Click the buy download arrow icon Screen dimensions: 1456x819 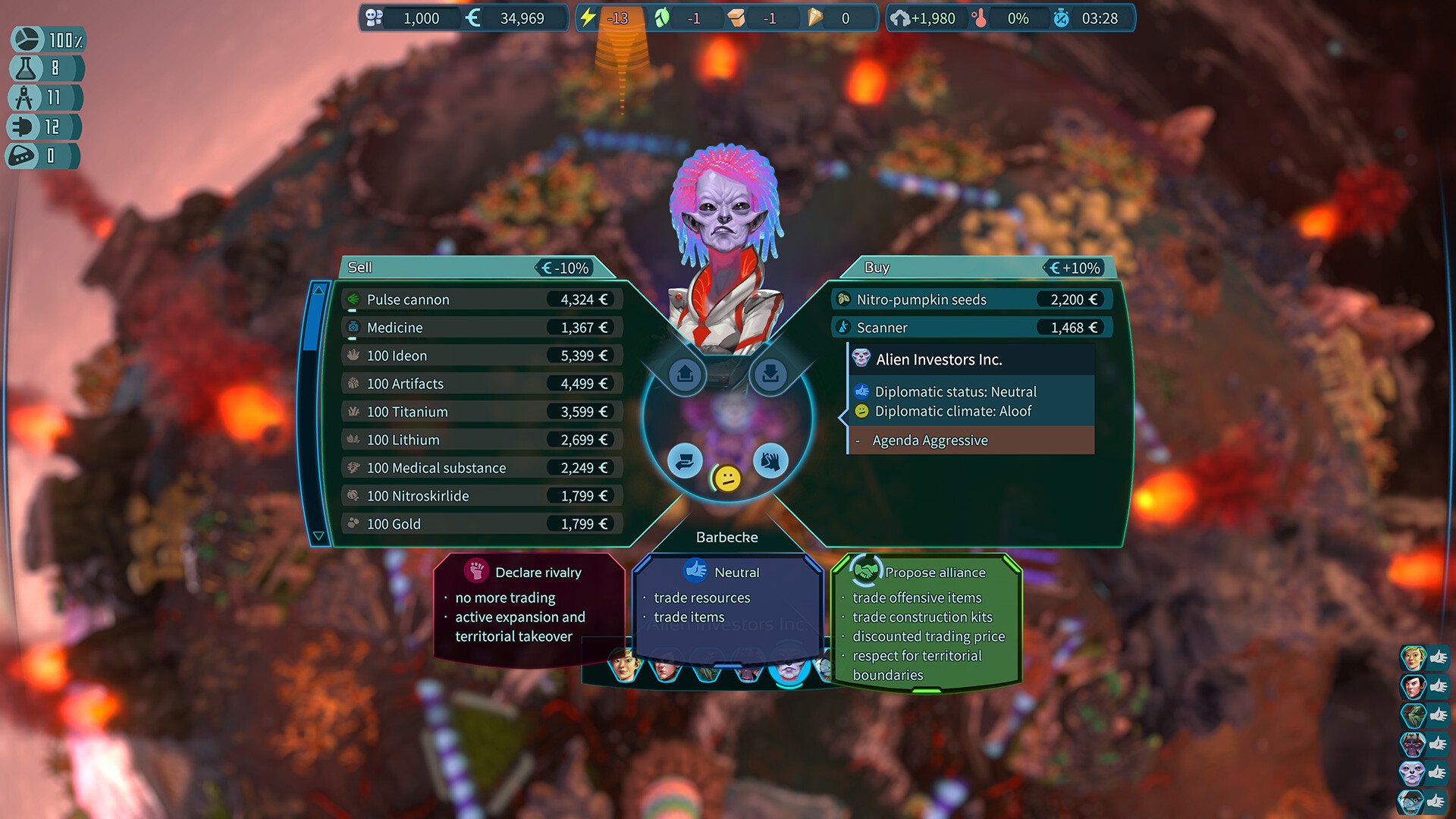click(x=770, y=374)
